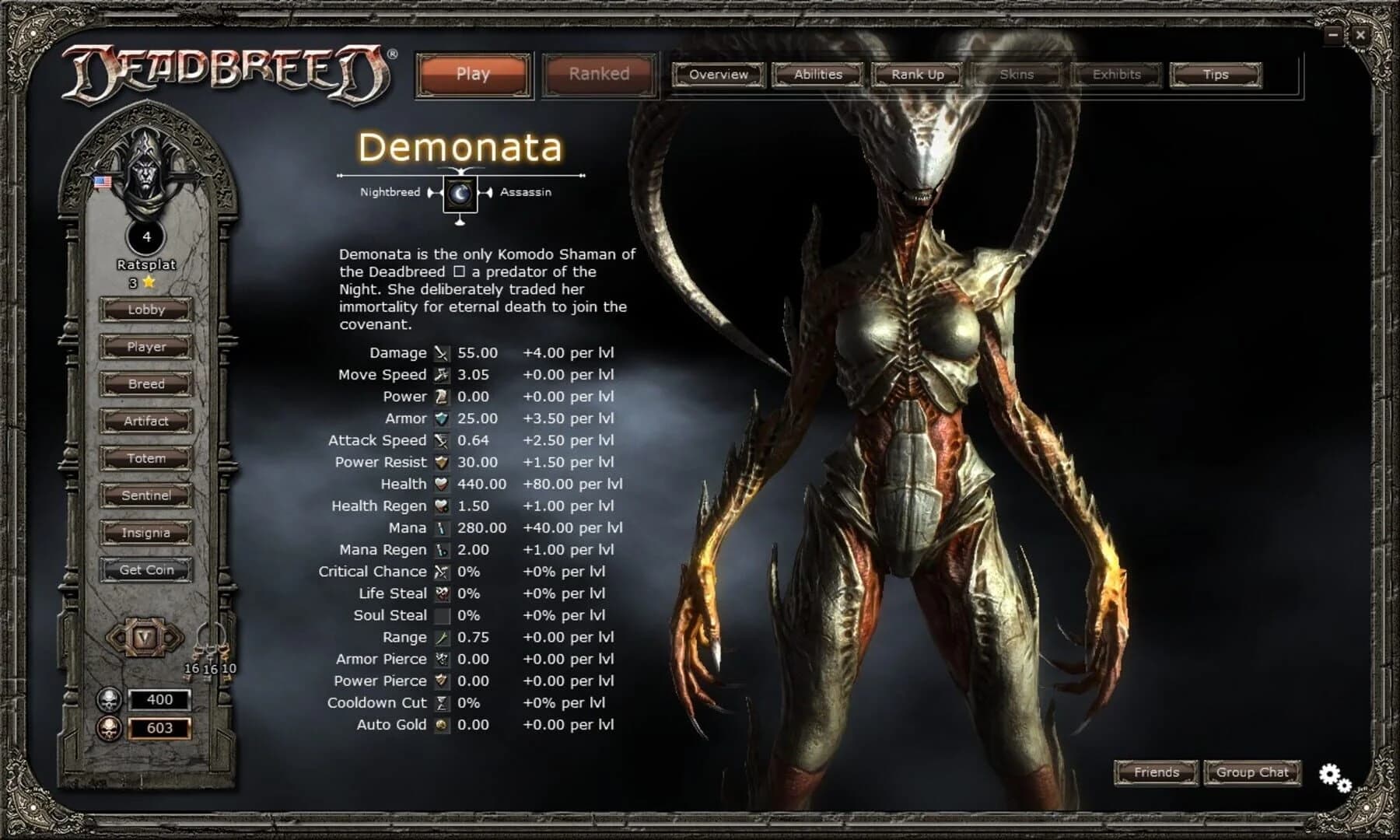The height and width of the screenshot is (840, 1400).
Task: Toggle the Assassin class filter
Action: click(x=525, y=191)
